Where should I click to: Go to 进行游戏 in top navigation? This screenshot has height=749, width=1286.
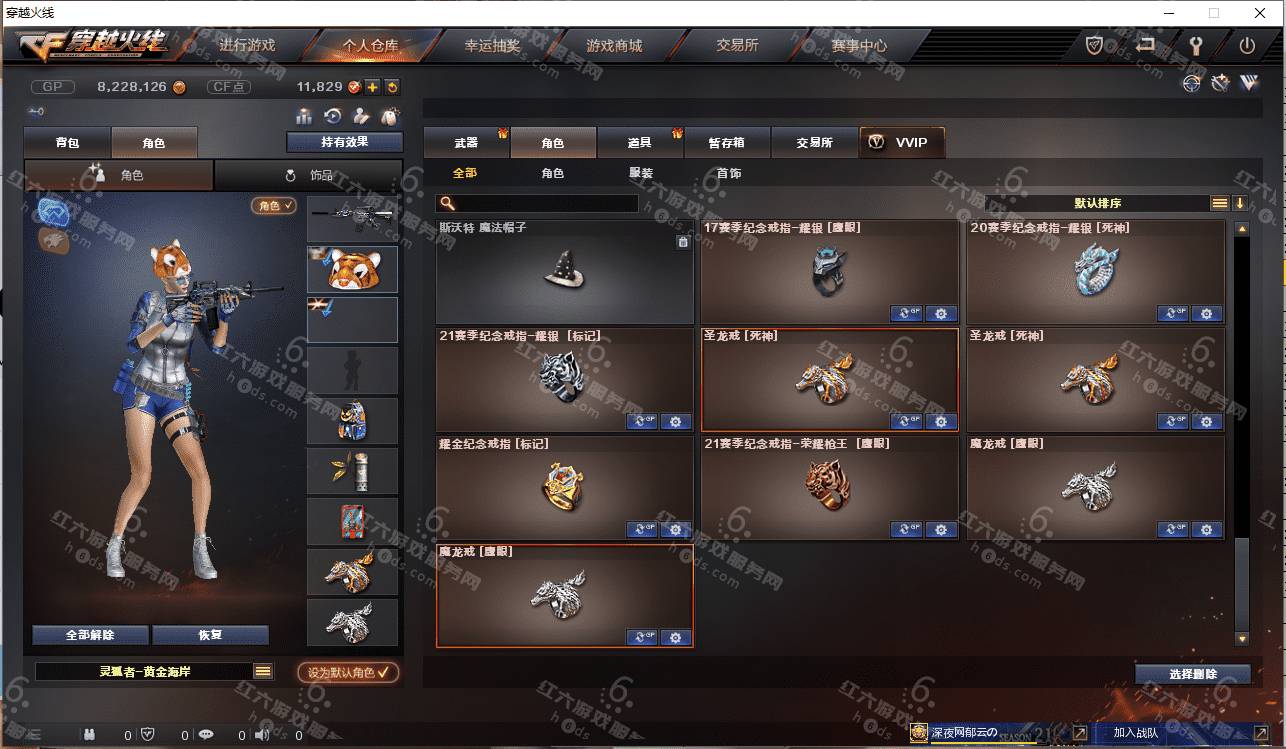[x=247, y=46]
